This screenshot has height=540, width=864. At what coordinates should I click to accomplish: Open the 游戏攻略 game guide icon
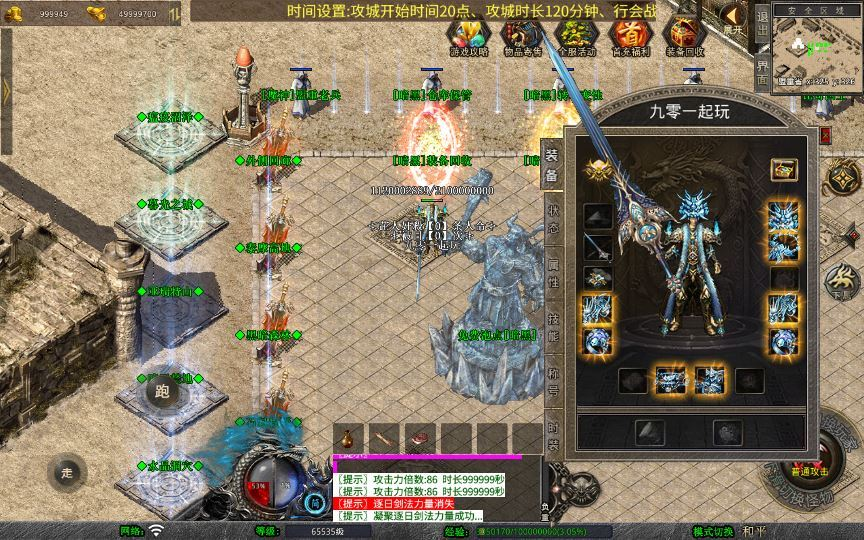(x=469, y=35)
